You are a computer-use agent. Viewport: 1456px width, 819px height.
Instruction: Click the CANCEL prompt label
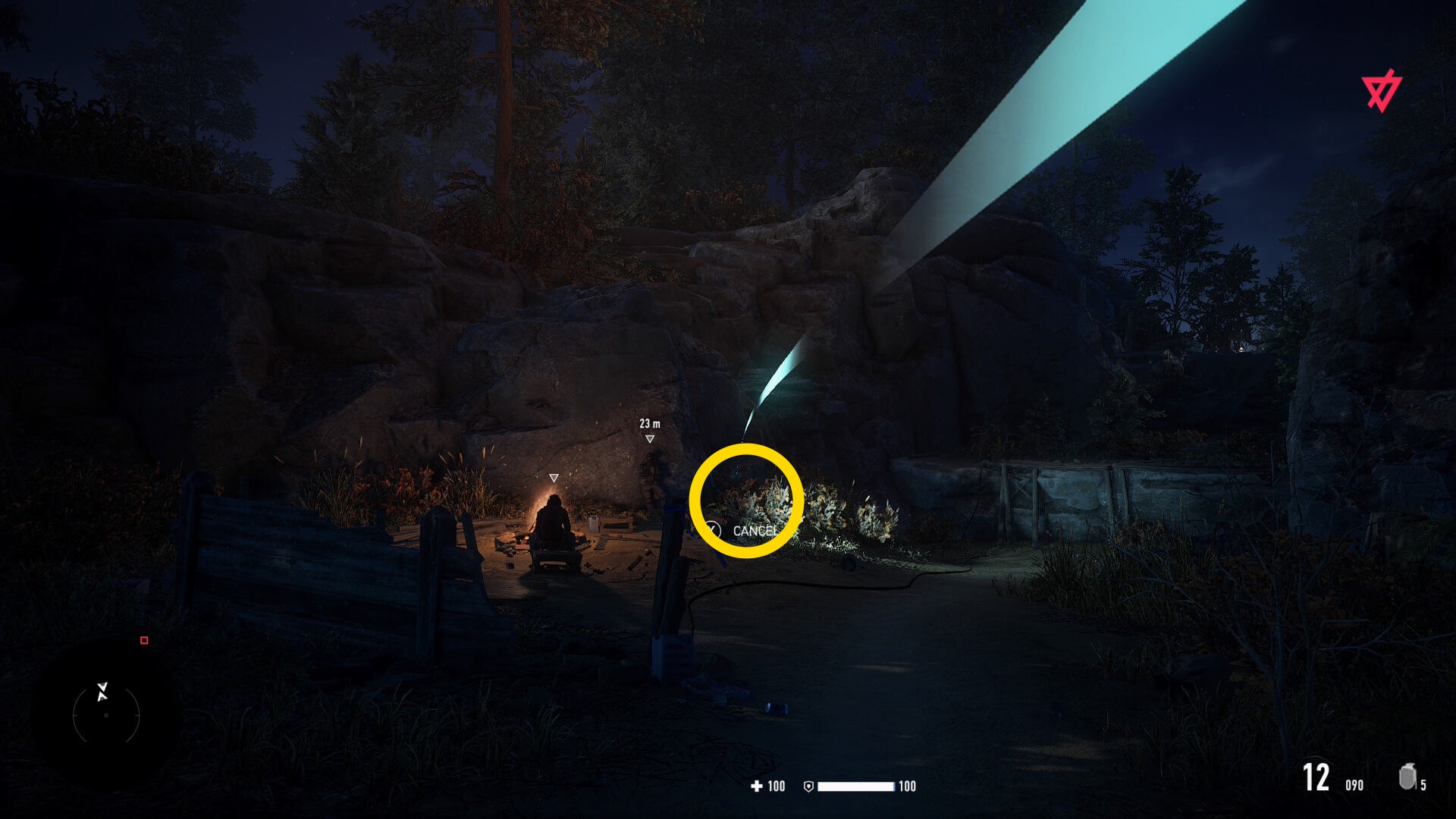[755, 531]
